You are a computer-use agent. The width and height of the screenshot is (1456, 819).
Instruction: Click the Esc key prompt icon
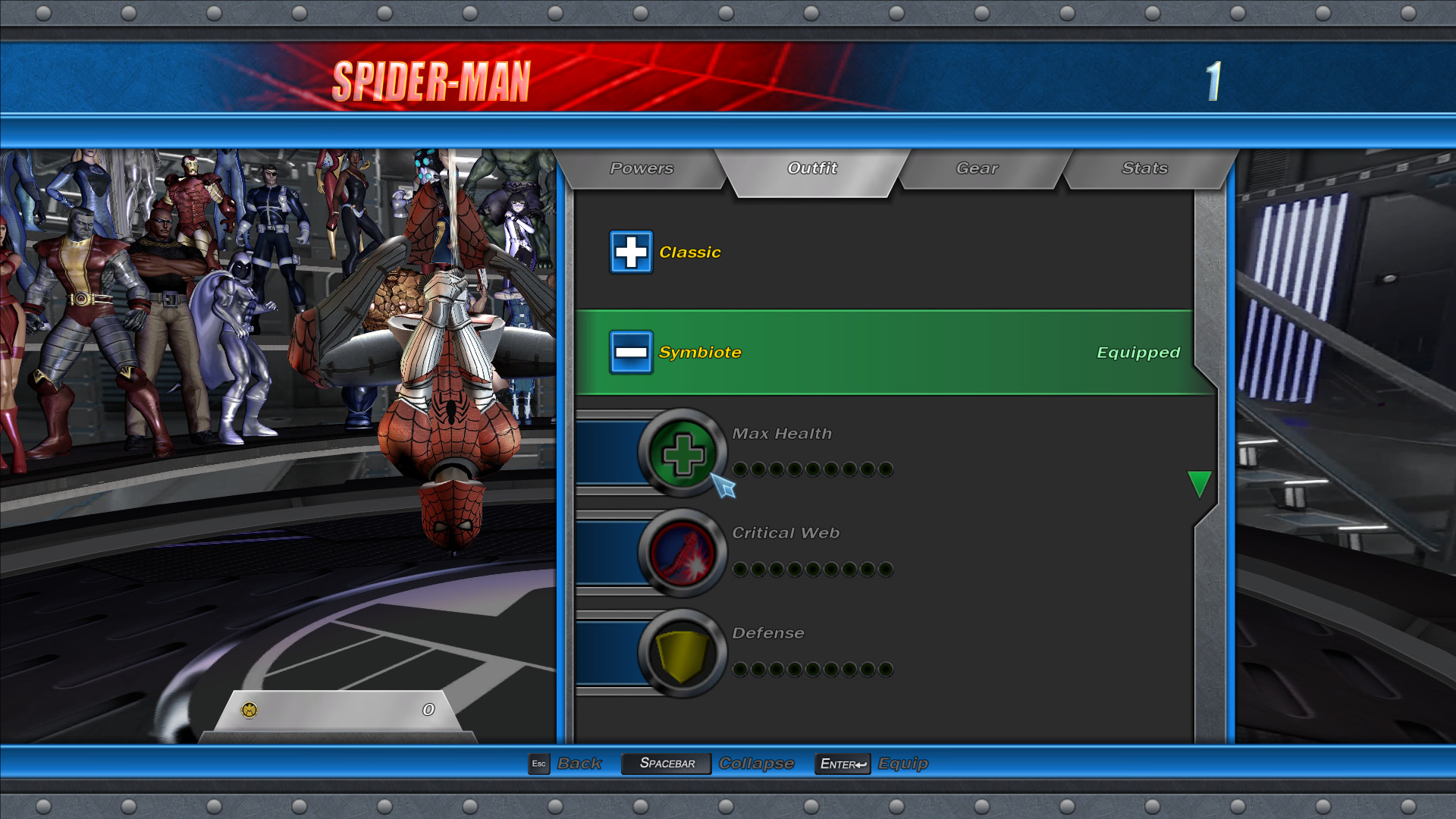pos(539,764)
